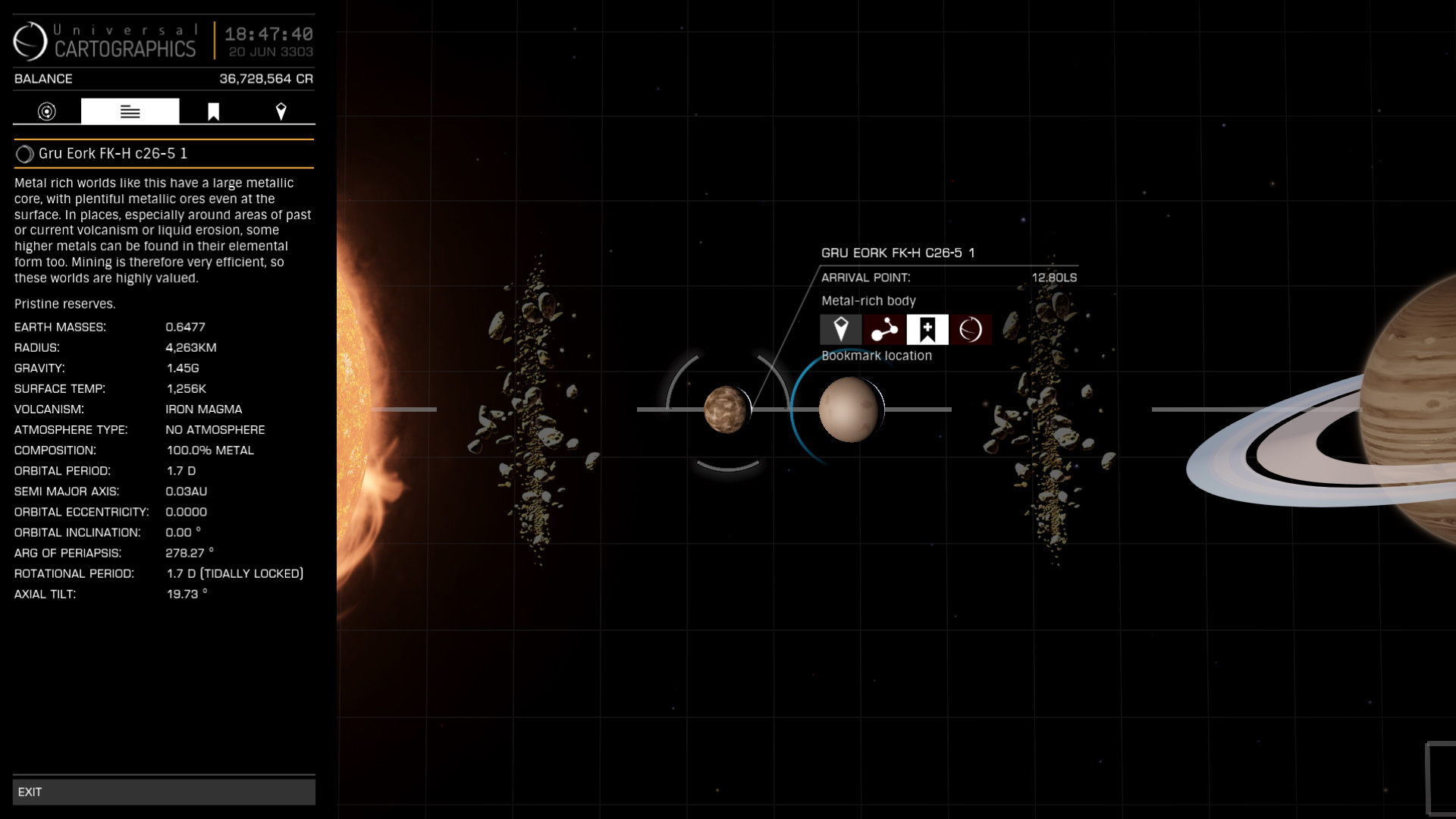Select the route plotting icon

883,330
